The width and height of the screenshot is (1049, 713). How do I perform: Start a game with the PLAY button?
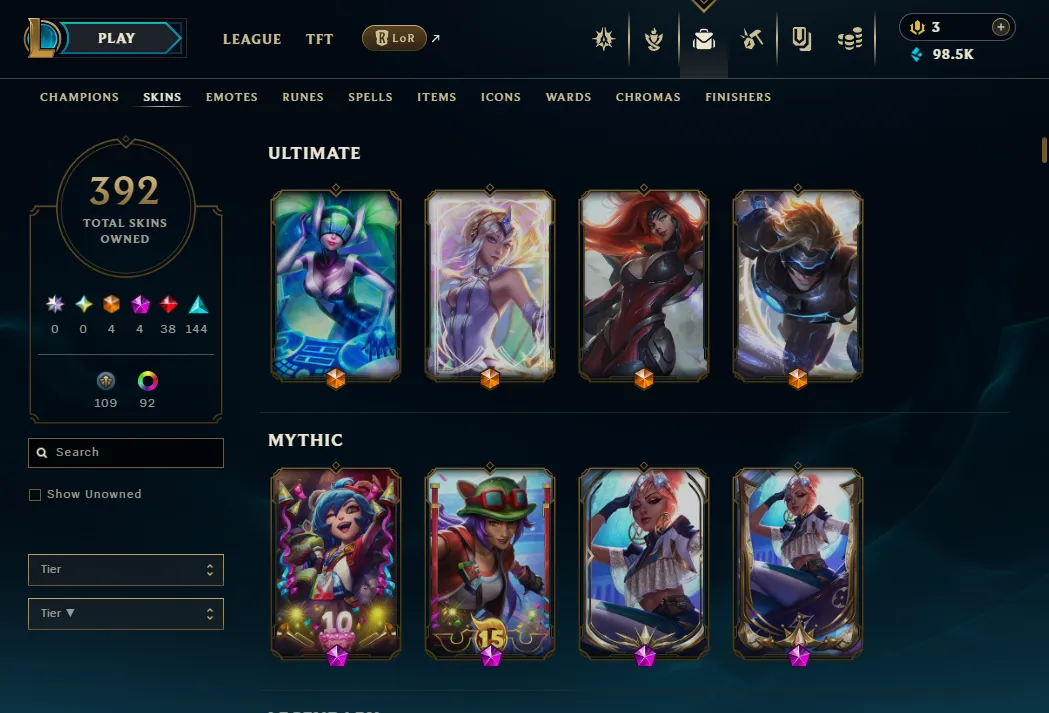pyautogui.click(x=117, y=39)
